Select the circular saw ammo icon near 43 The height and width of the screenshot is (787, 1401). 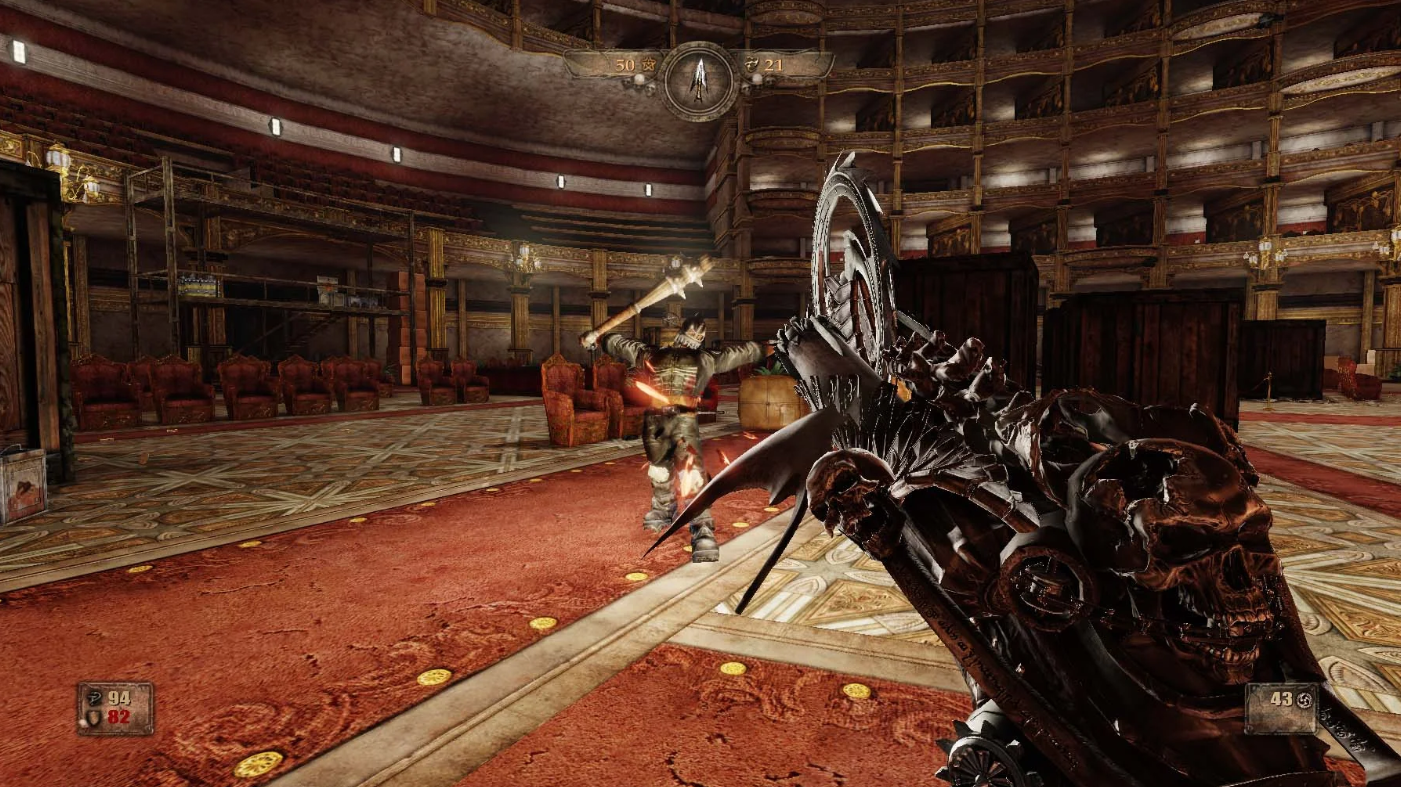(x=1304, y=700)
